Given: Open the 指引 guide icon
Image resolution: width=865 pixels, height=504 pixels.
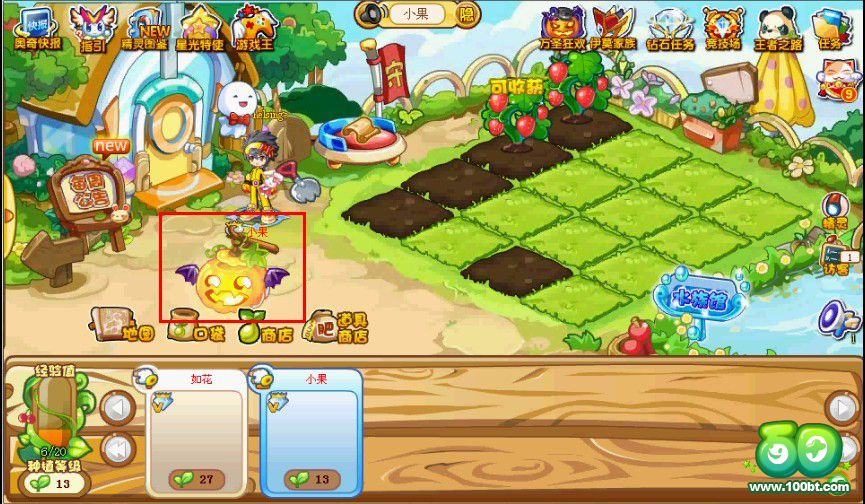Looking at the screenshot, I should pyautogui.click(x=93, y=28).
